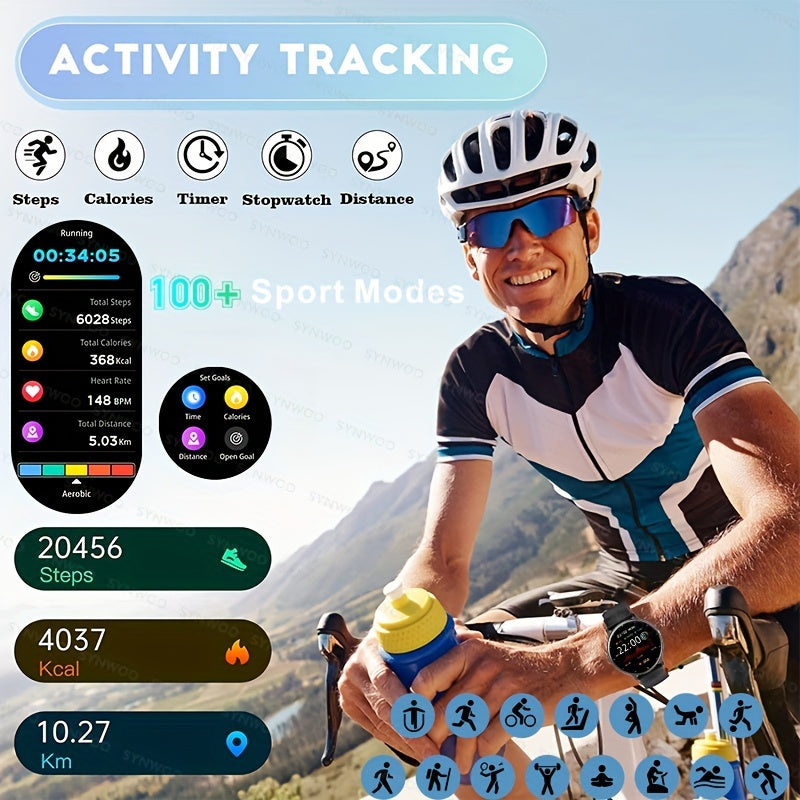
Task: Select the seated meditation sport mode icon
Action: point(603,776)
